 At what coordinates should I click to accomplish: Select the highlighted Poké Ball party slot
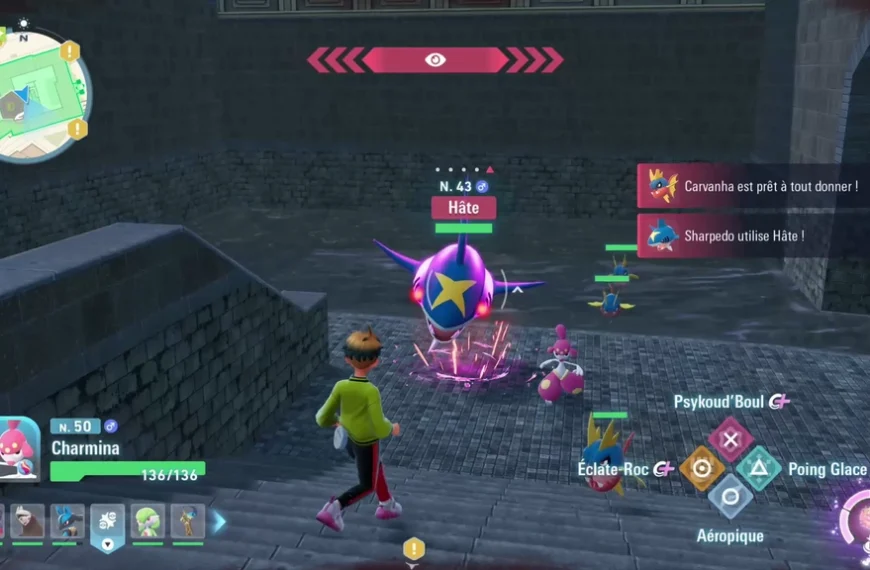[x=107, y=523]
